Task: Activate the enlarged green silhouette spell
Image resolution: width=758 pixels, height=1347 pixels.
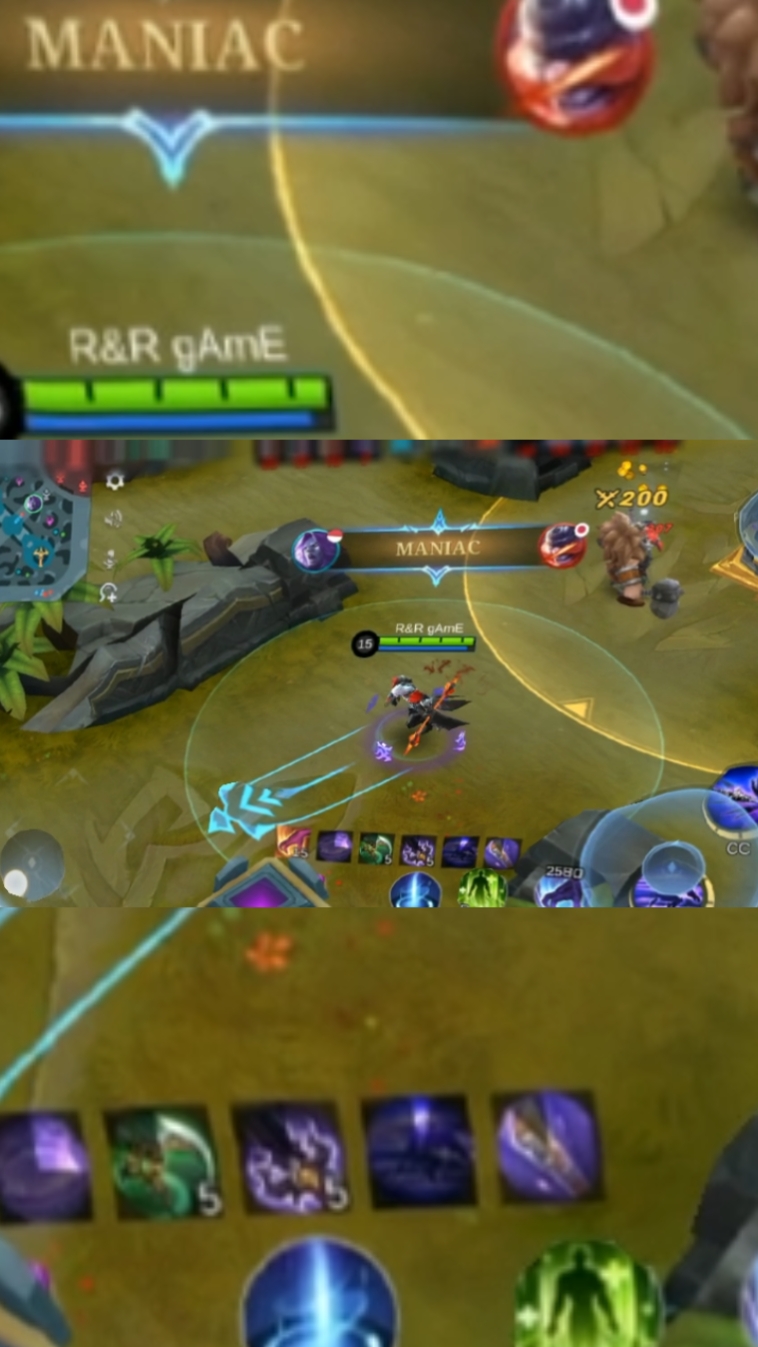Action: click(590, 1297)
